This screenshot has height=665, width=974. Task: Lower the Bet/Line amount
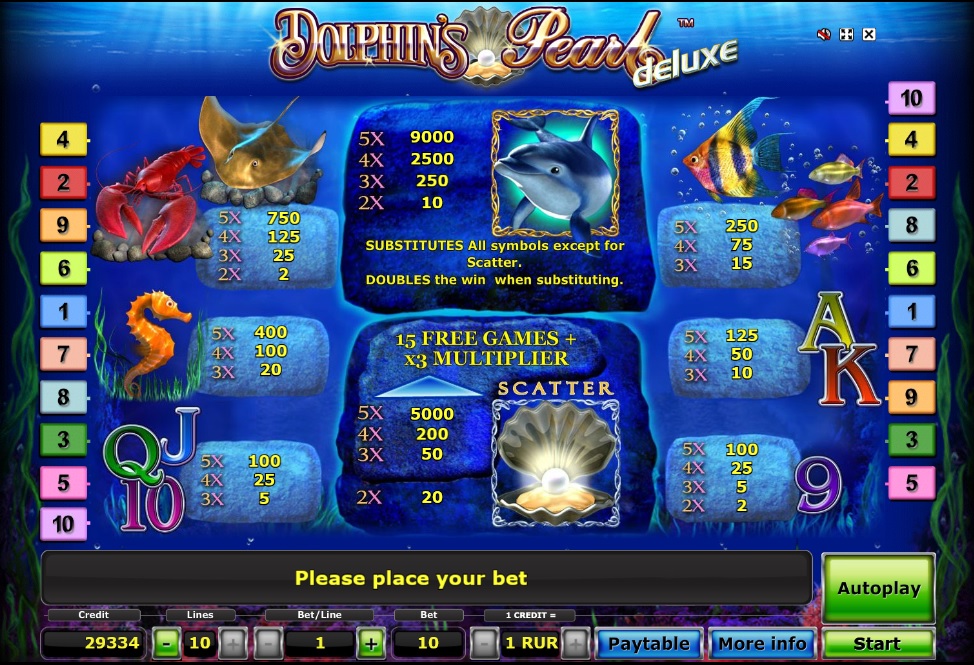tap(268, 643)
